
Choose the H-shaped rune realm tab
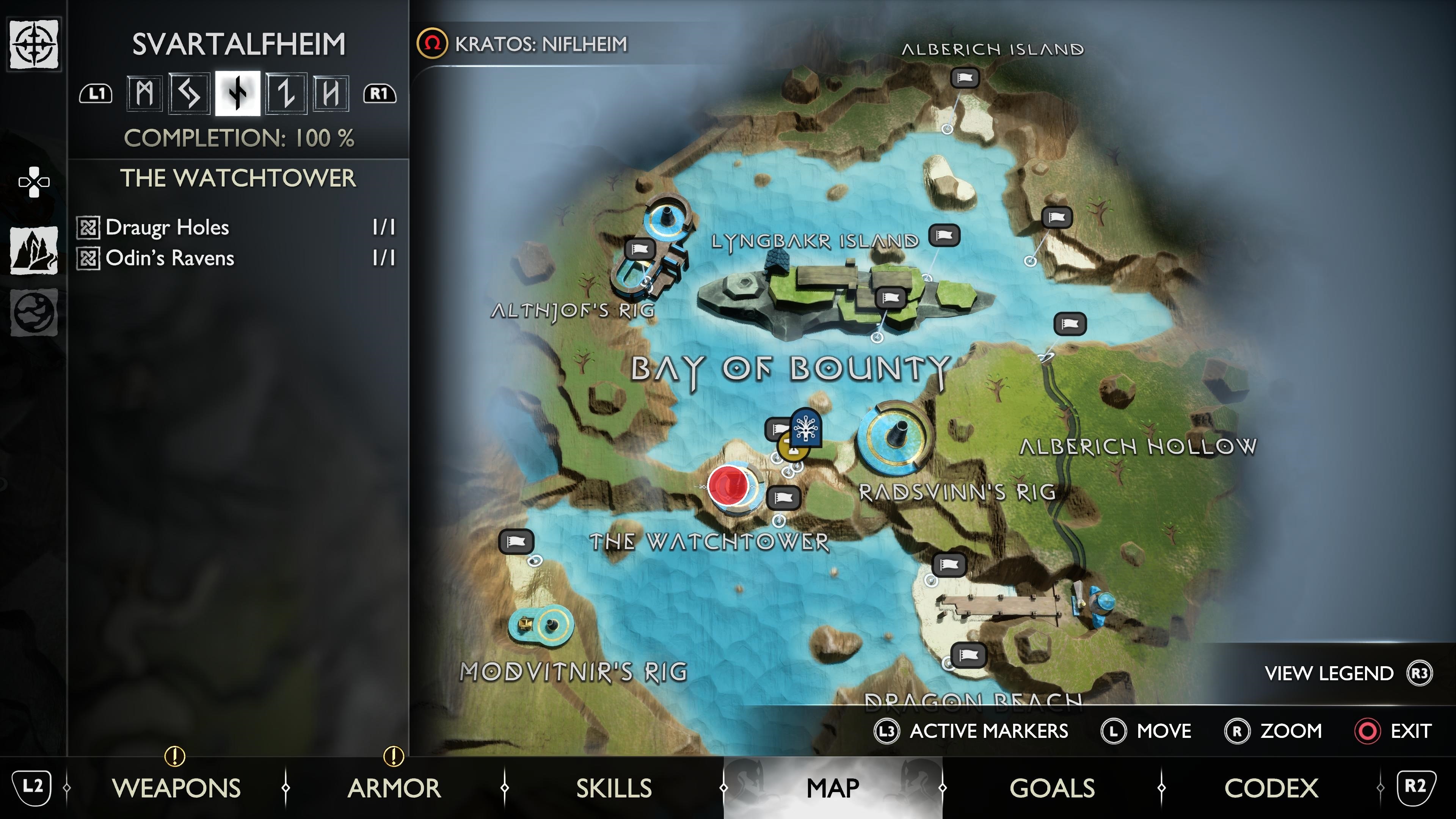coord(331,93)
